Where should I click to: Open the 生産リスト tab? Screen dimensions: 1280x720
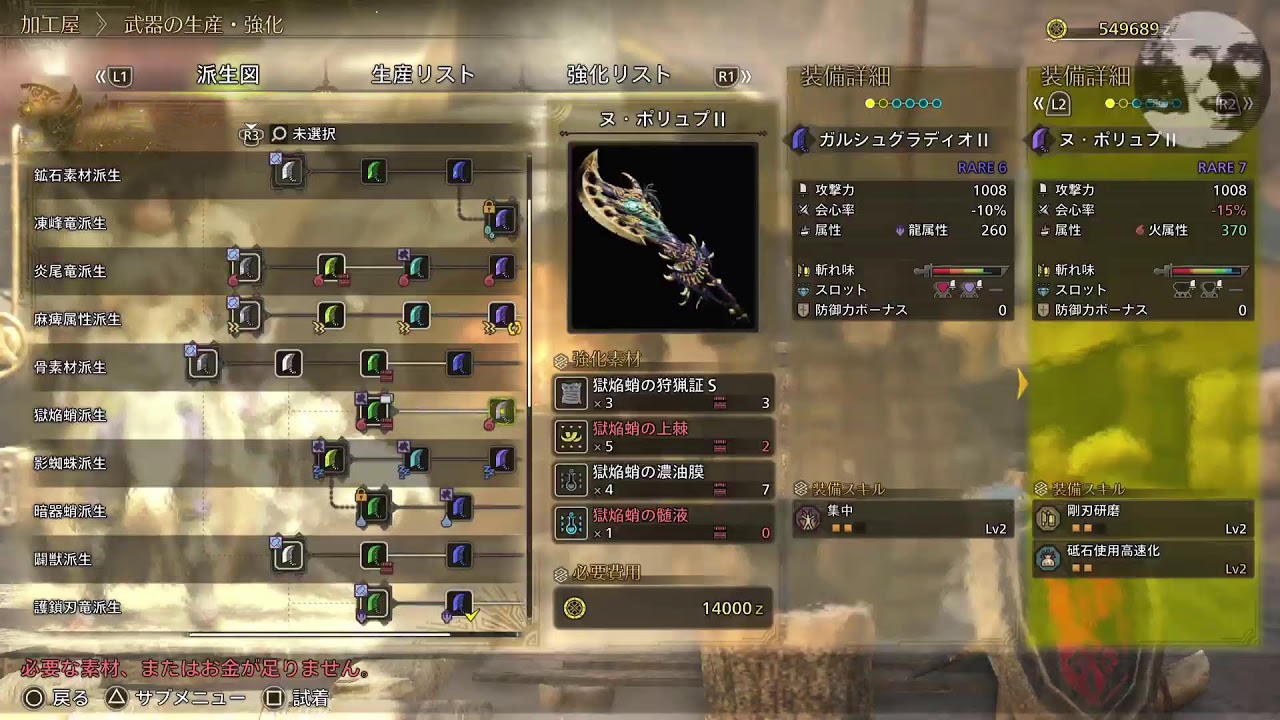[423, 75]
